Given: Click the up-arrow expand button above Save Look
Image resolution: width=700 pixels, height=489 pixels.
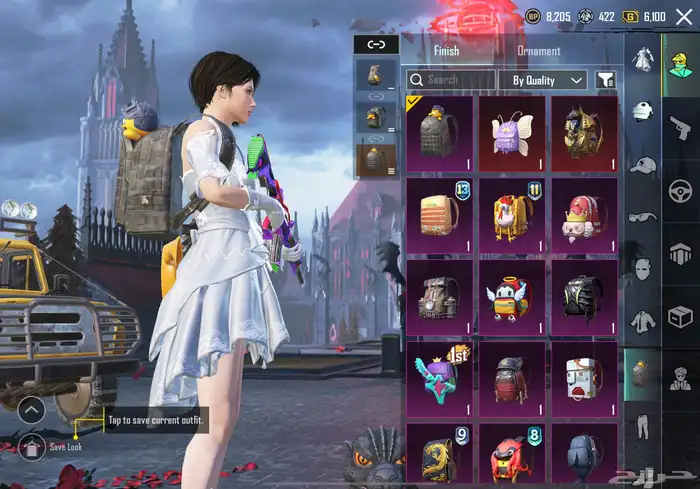Looking at the screenshot, I should coord(32,409).
